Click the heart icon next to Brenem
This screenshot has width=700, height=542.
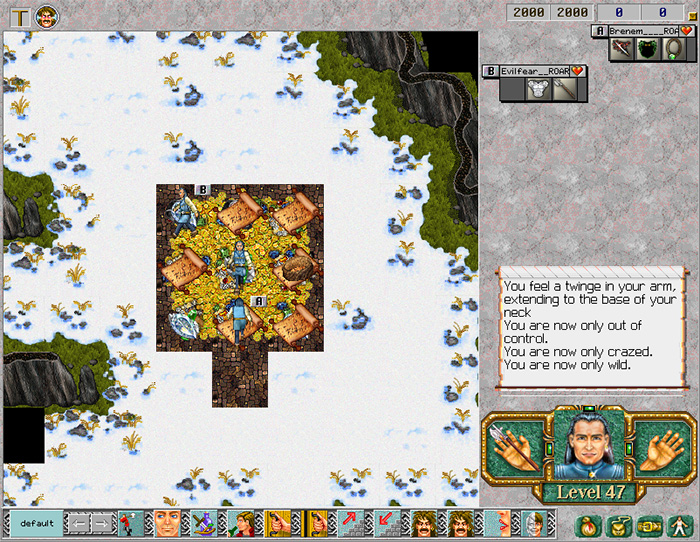687,31
